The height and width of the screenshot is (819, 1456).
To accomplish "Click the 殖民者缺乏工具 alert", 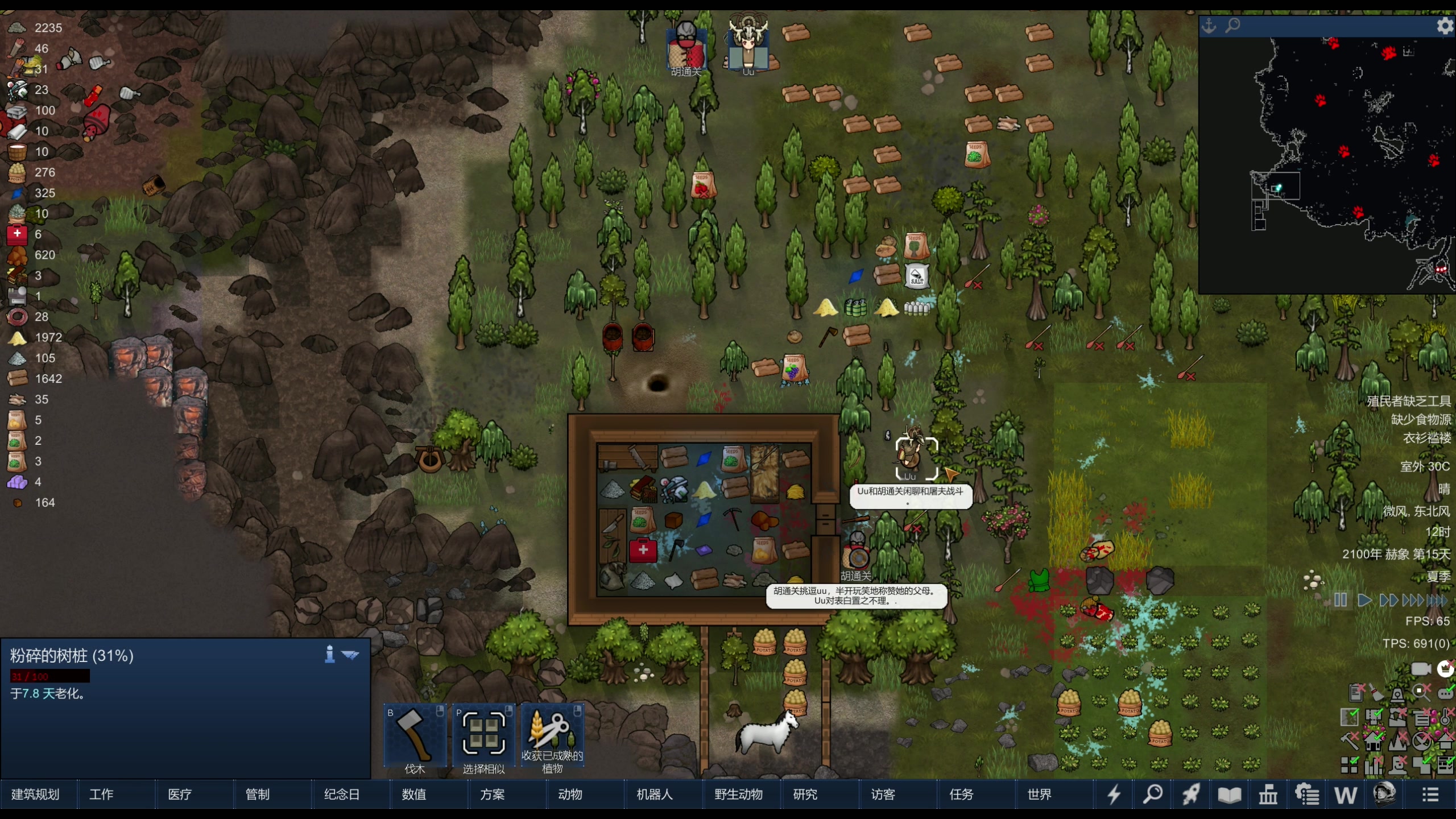I will click(x=1408, y=402).
